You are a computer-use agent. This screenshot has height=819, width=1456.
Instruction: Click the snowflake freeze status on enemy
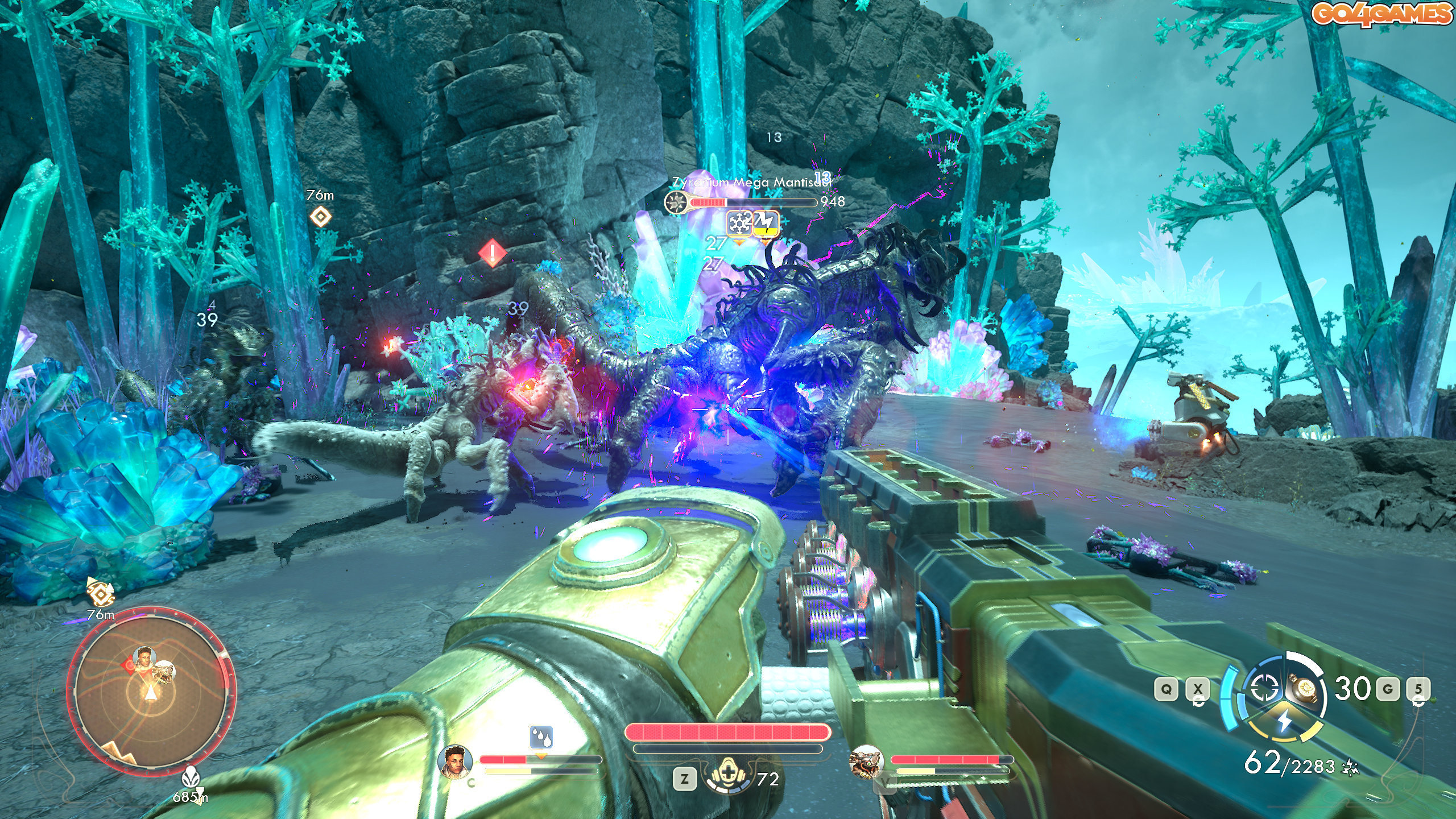(739, 224)
